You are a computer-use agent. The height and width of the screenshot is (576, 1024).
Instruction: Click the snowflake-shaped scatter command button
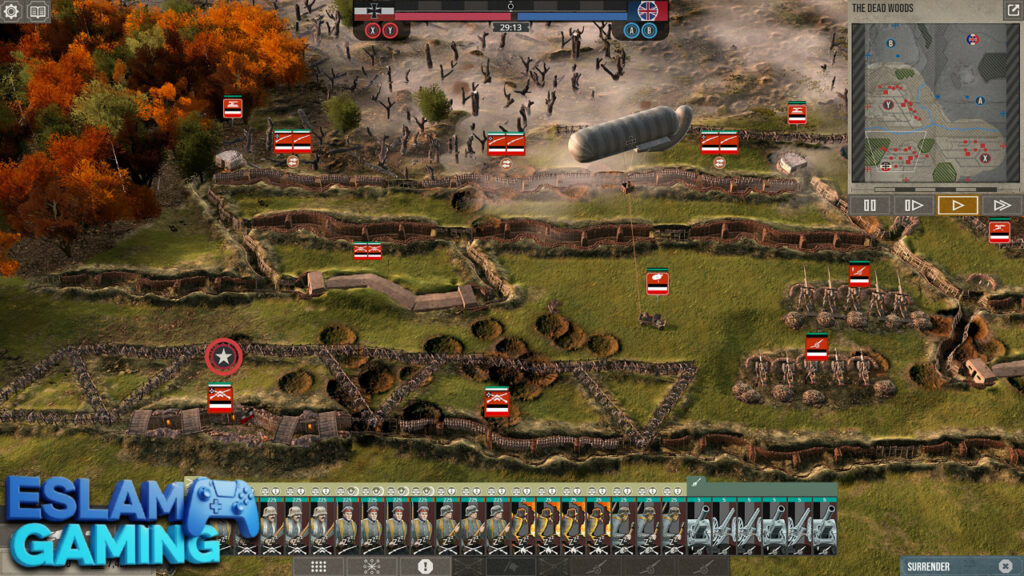tap(372, 566)
